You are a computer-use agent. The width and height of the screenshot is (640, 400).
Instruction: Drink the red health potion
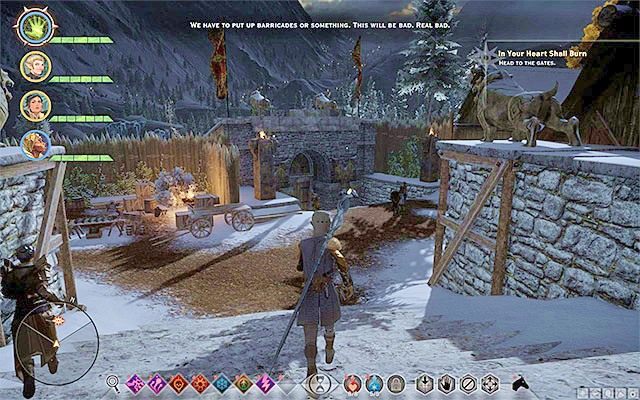(x=353, y=382)
